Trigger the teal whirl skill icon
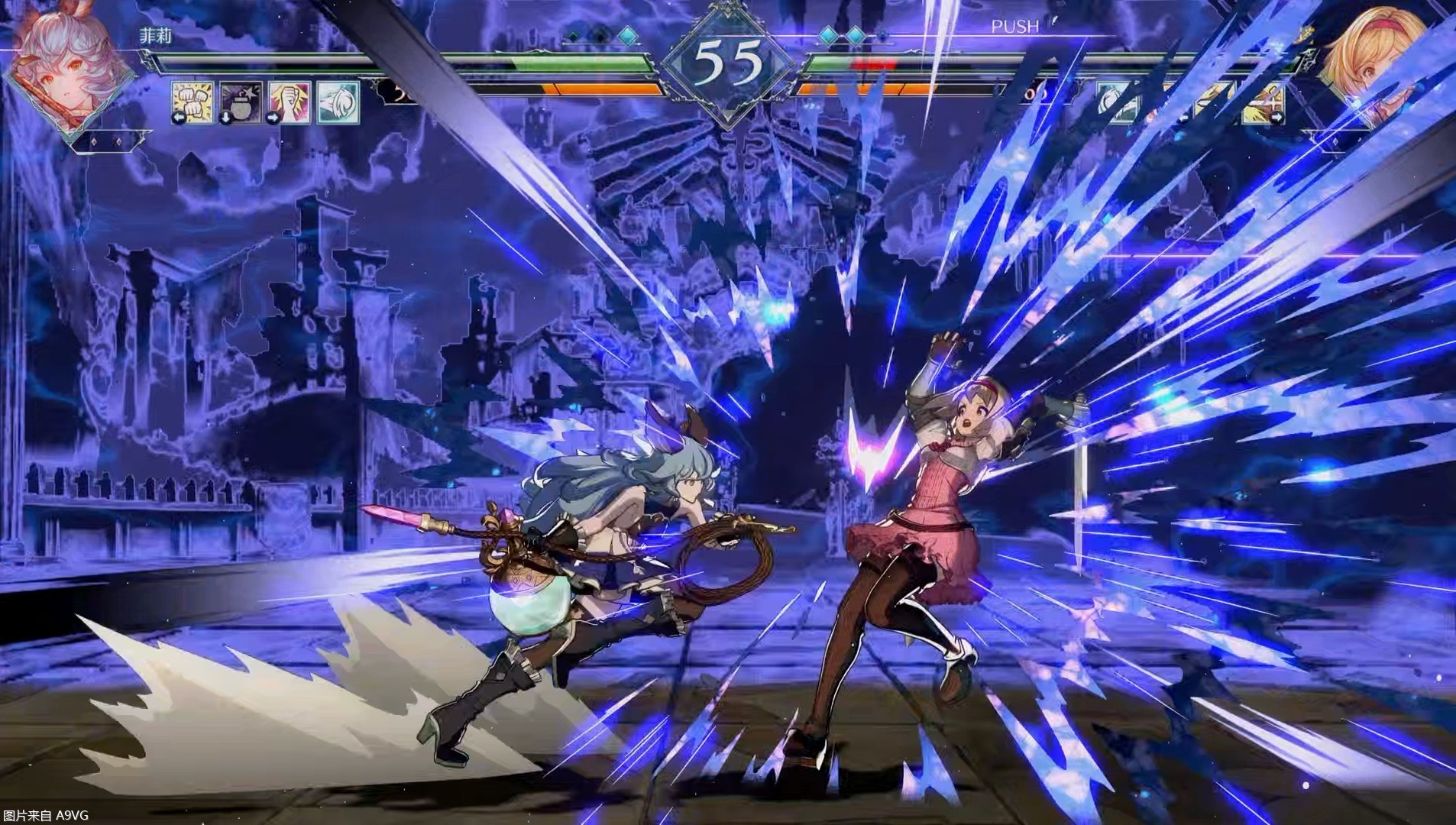This screenshot has height=825, width=1456. pos(338,102)
